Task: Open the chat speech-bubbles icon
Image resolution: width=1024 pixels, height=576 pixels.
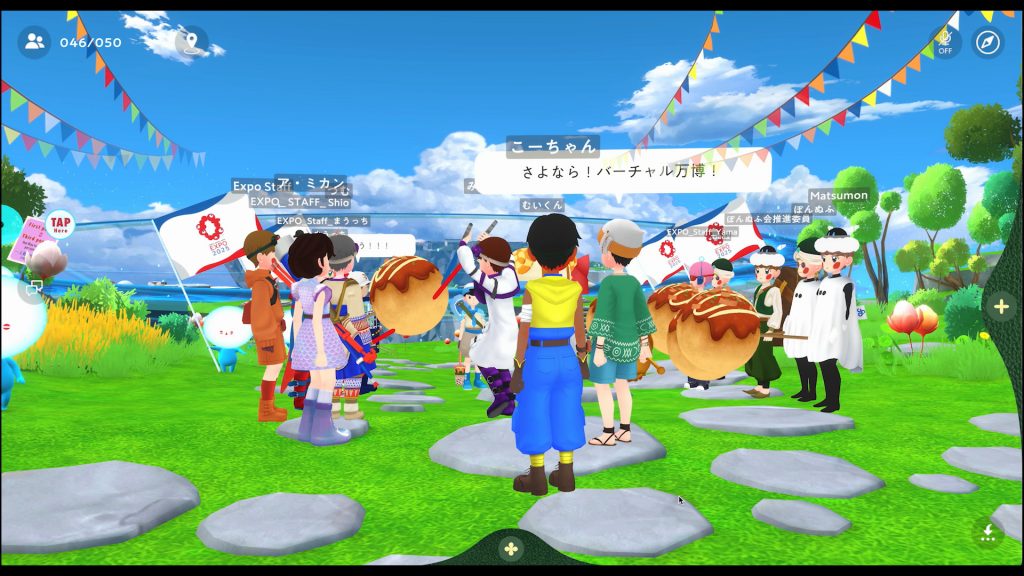Action: (x=36, y=288)
